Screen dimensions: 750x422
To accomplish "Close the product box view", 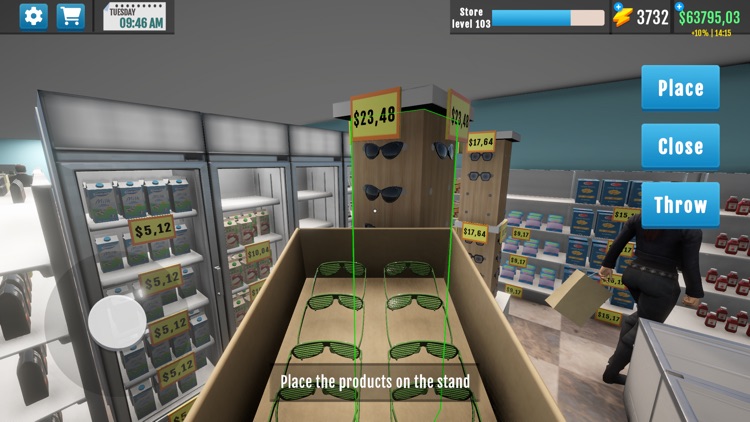I will (680, 146).
